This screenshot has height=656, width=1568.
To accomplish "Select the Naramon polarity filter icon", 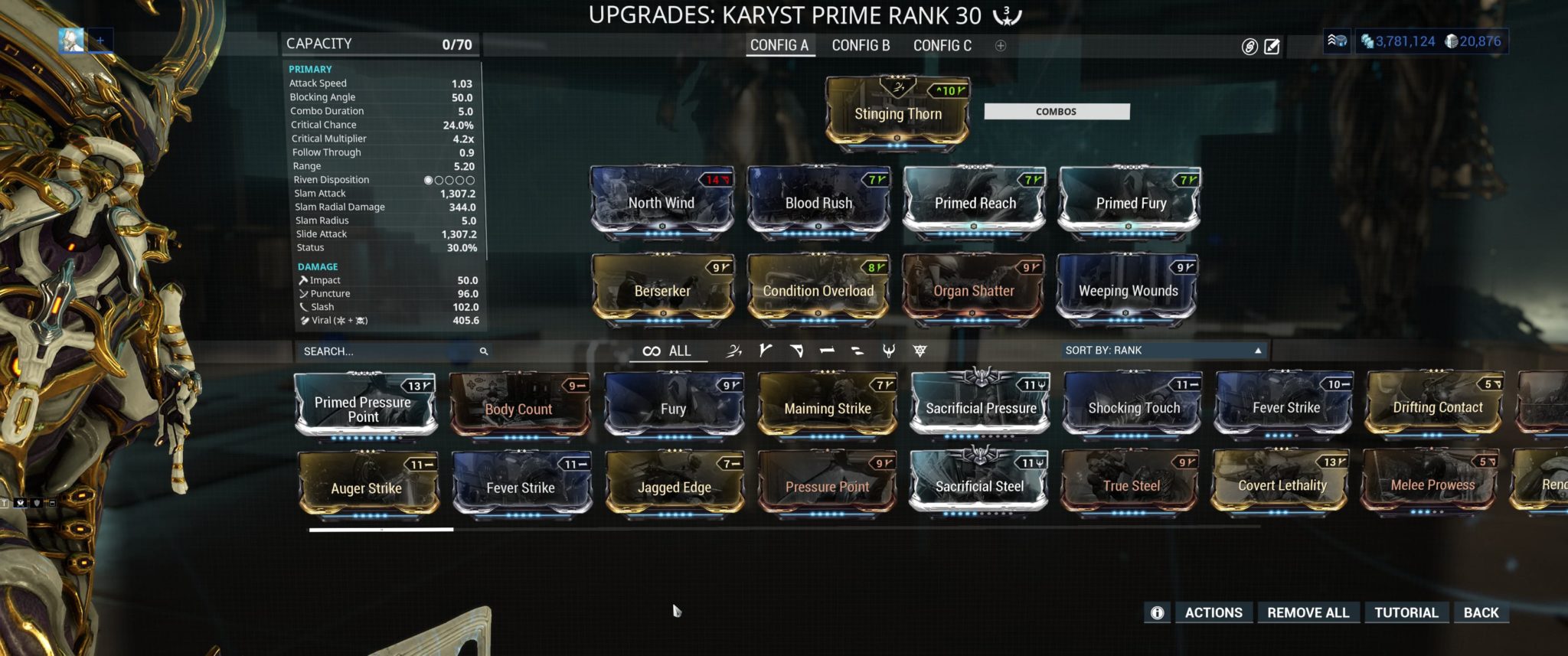I will pos(825,351).
